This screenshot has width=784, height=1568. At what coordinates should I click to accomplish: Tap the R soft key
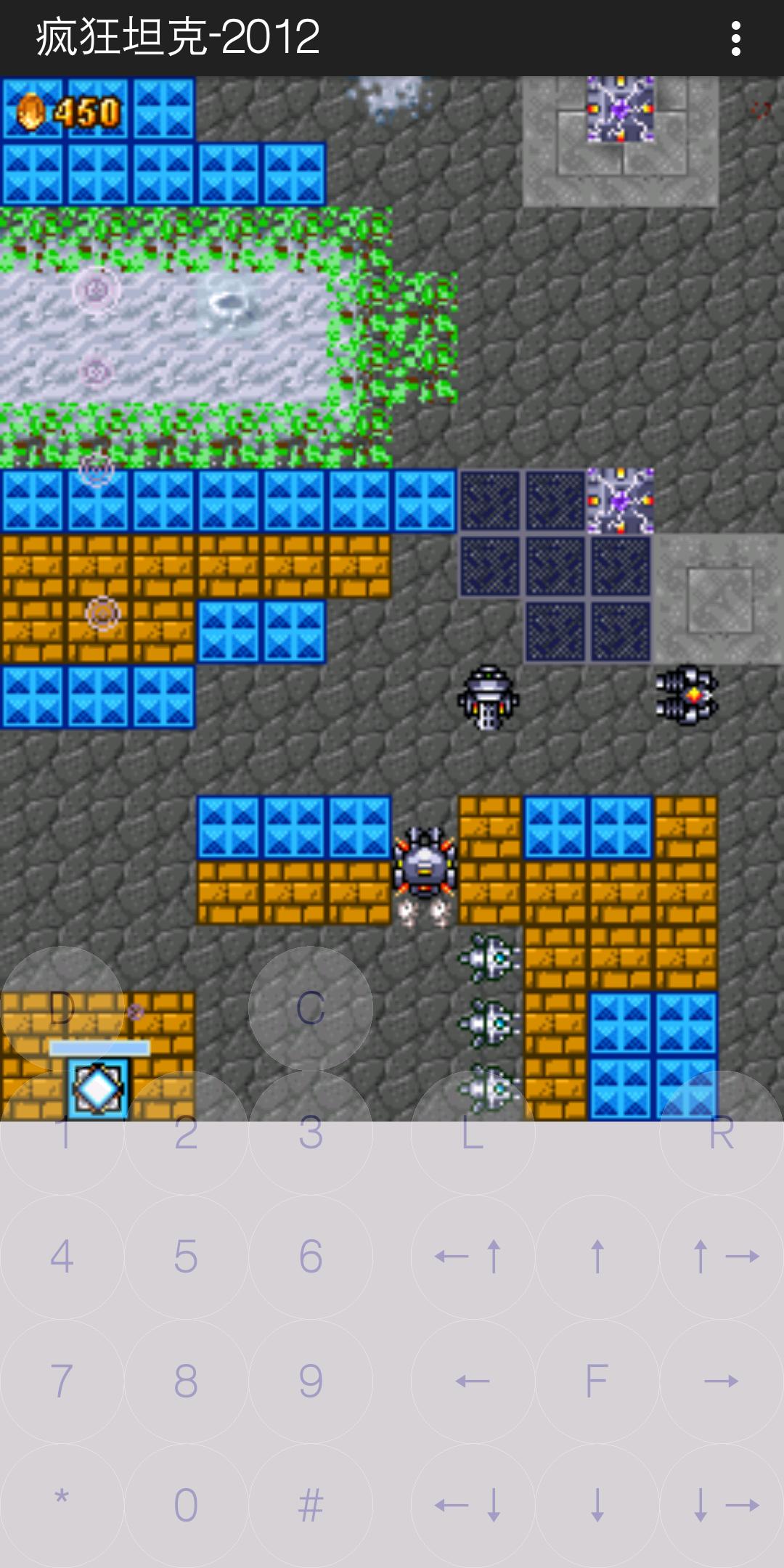(x=721, y=1132)
